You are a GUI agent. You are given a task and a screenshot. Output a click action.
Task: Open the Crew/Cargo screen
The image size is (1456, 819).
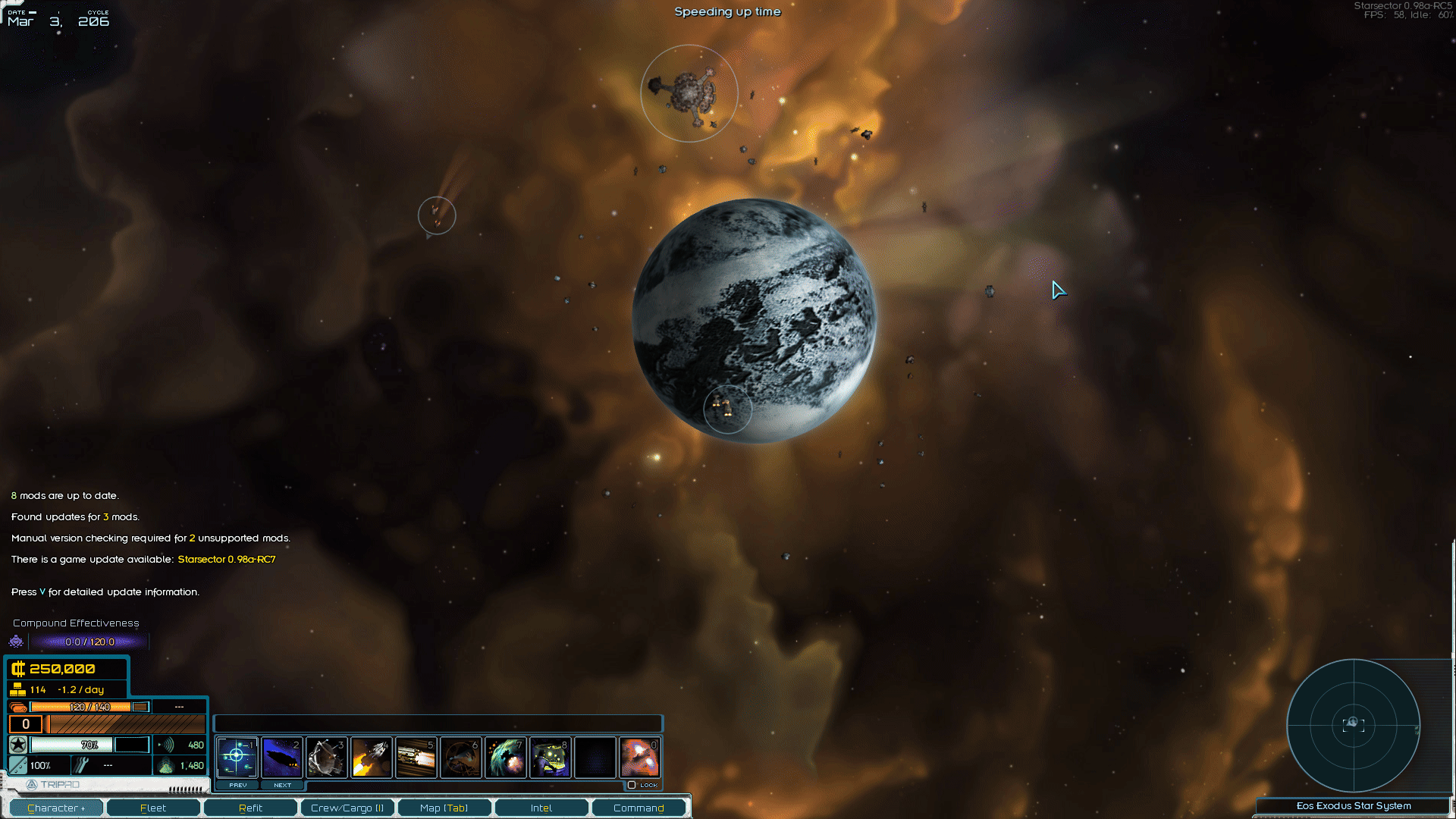347,808
